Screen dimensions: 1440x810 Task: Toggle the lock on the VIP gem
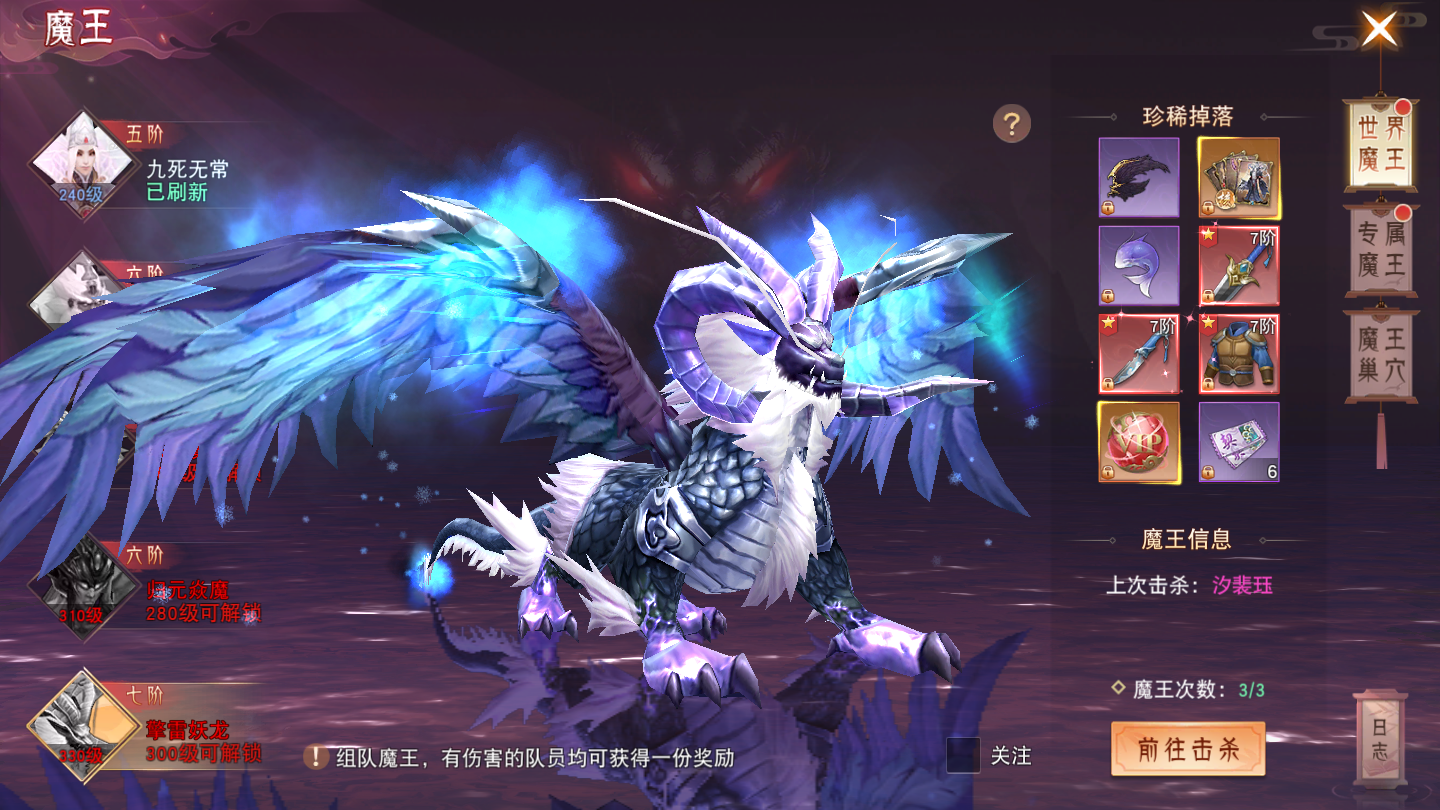coord(1110,470)
